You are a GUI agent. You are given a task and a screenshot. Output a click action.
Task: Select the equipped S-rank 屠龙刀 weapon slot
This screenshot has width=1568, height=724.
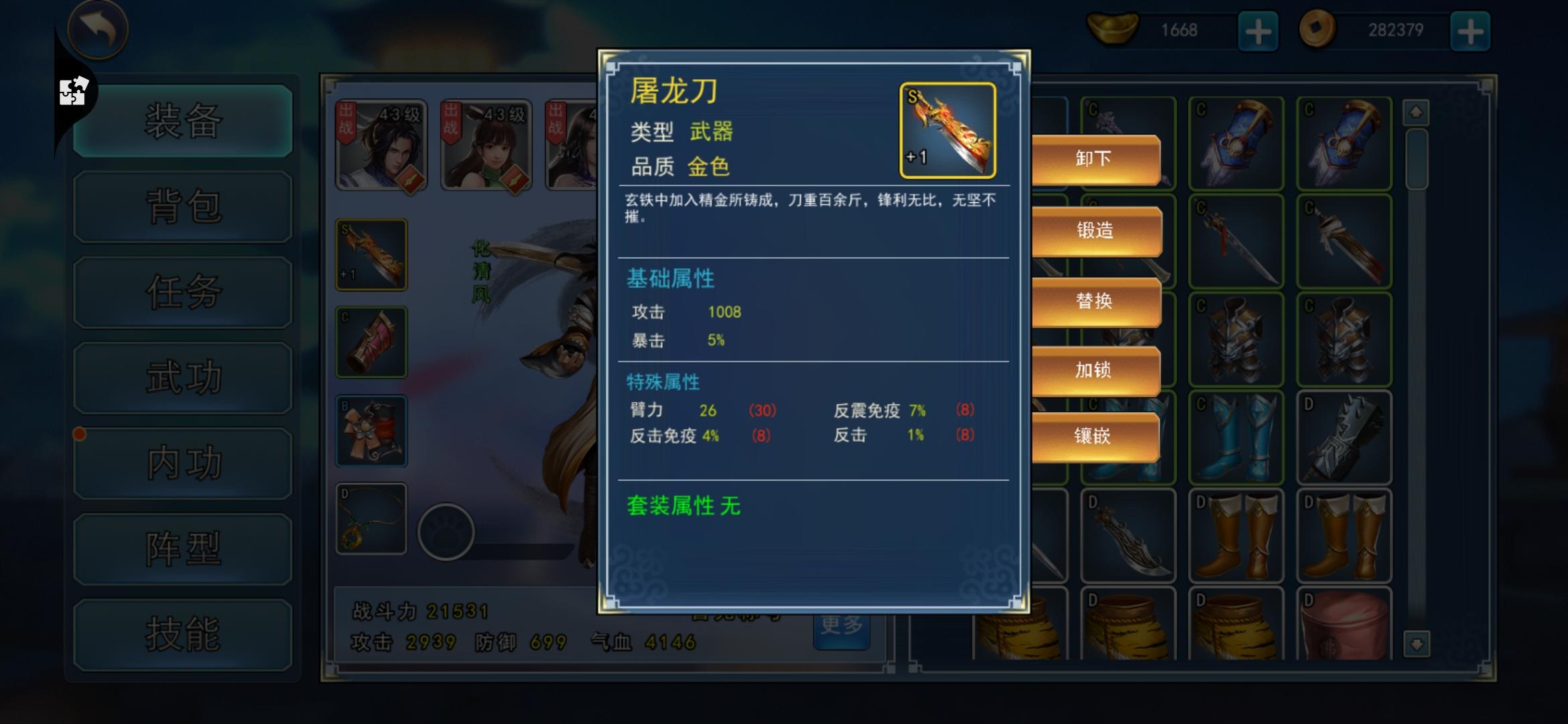371,255
